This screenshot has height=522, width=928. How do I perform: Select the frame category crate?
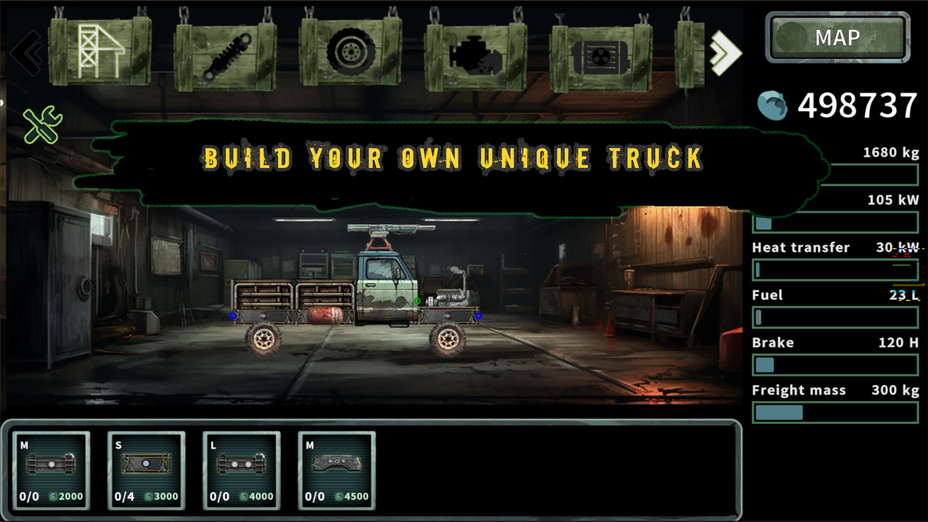pyautogui.click(x=100, y=51)
